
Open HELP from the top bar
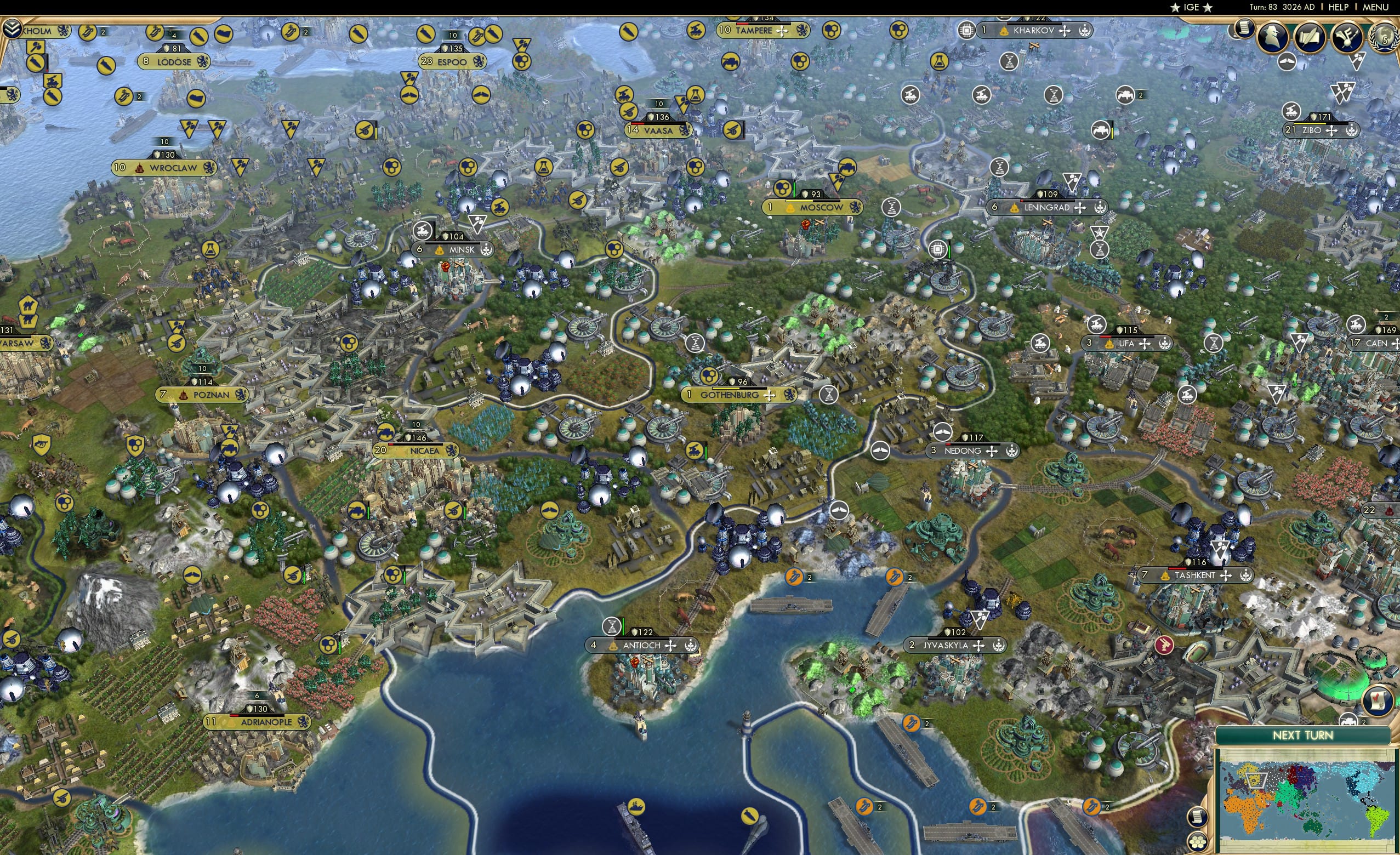click(1340, 7)
